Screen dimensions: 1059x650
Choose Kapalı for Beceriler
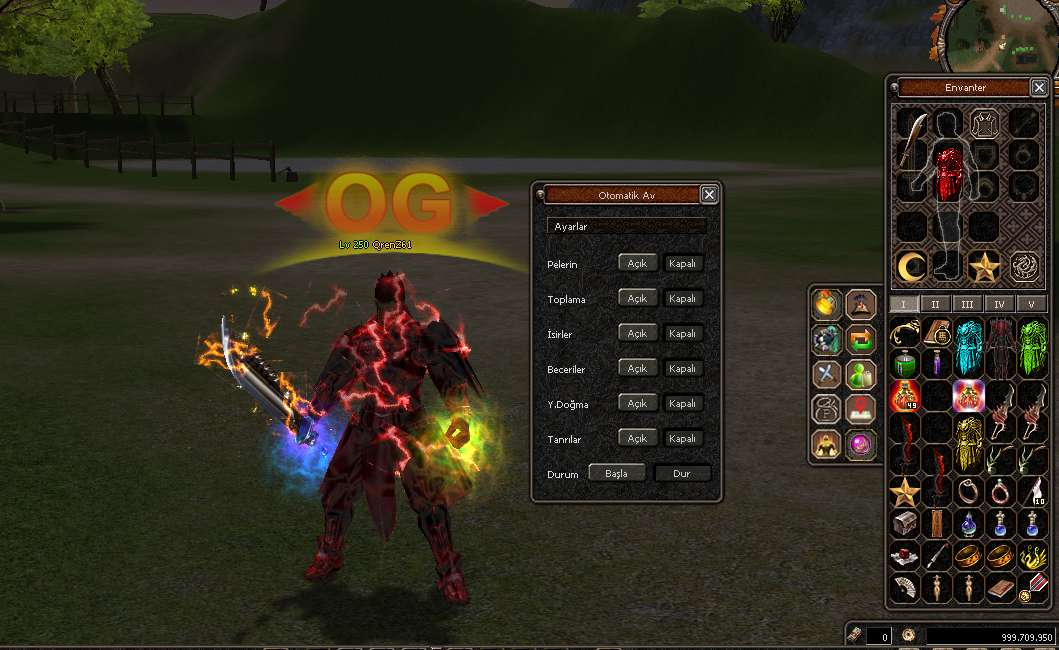(x=683, y=369)
